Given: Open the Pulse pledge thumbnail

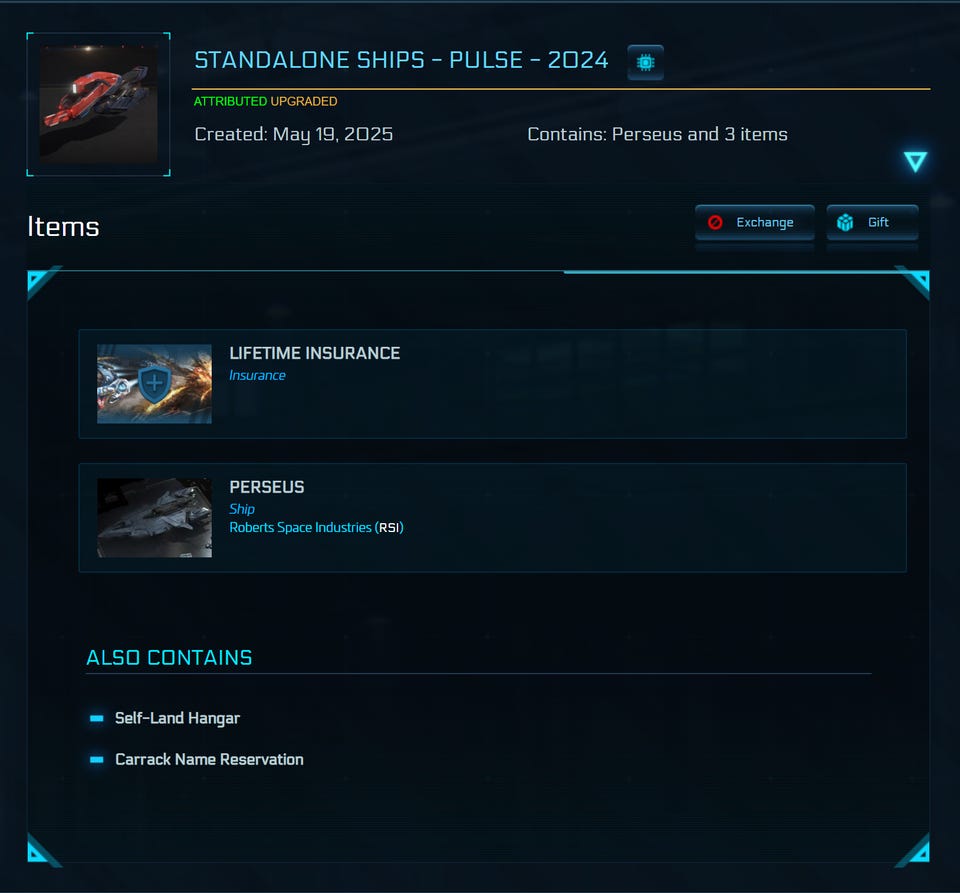Looking at the screenshot, I should (x=98, y=104).
